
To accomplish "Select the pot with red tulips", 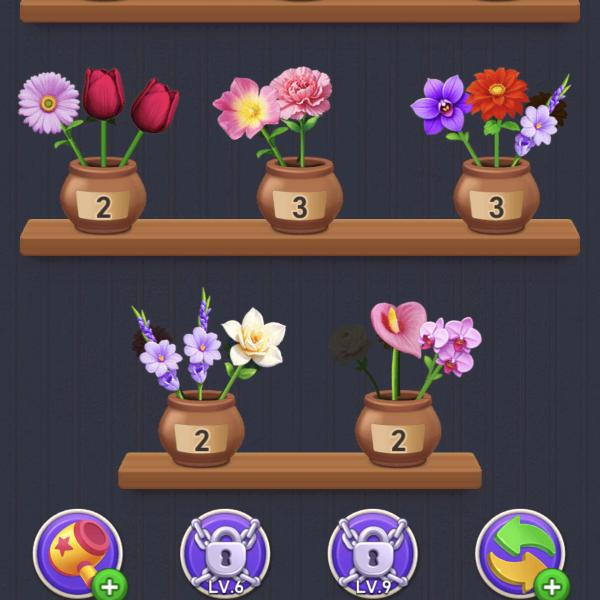I will [x=103, y=195].
